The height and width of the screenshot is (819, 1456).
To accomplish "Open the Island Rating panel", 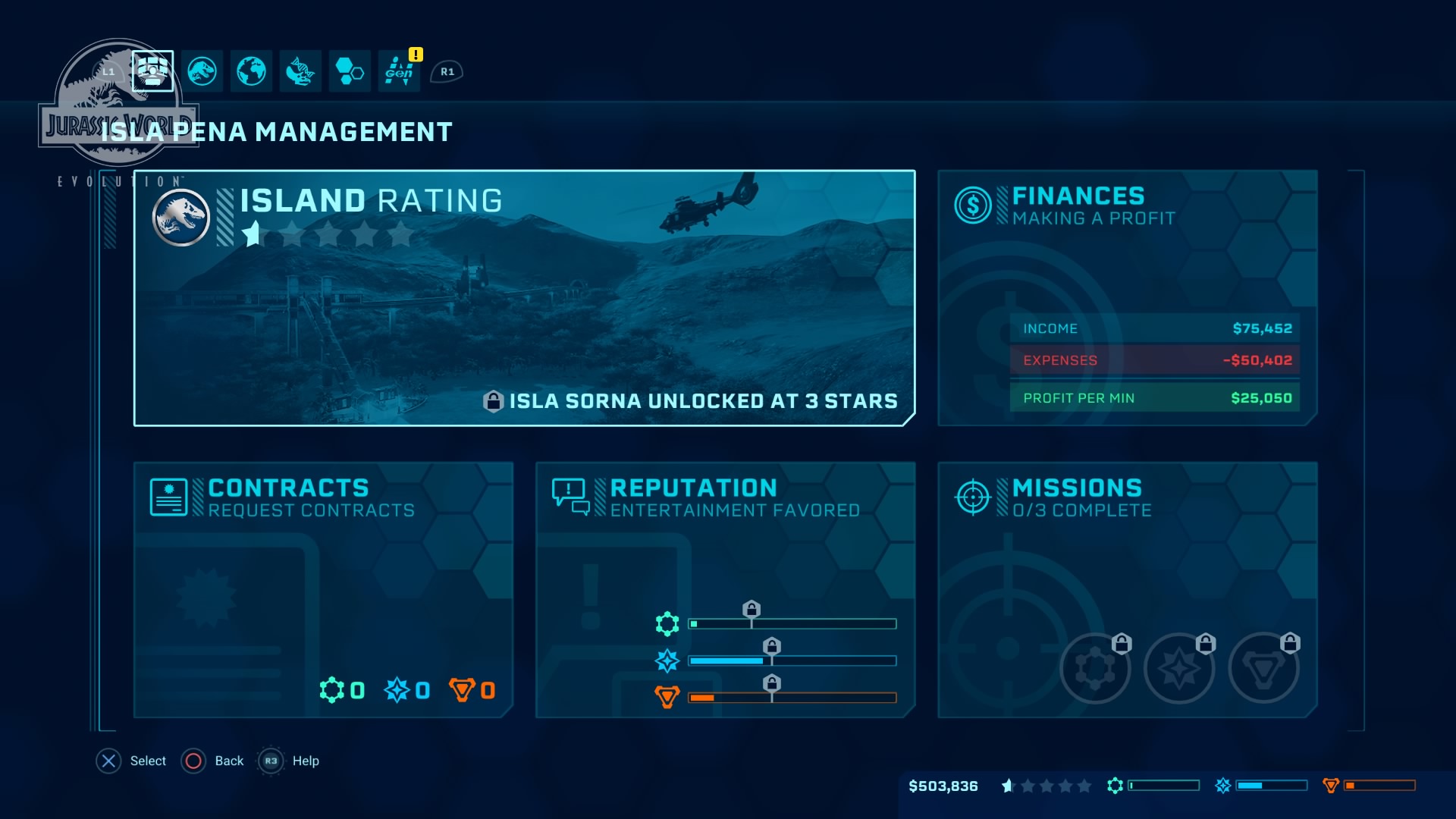I will [524, 298].
